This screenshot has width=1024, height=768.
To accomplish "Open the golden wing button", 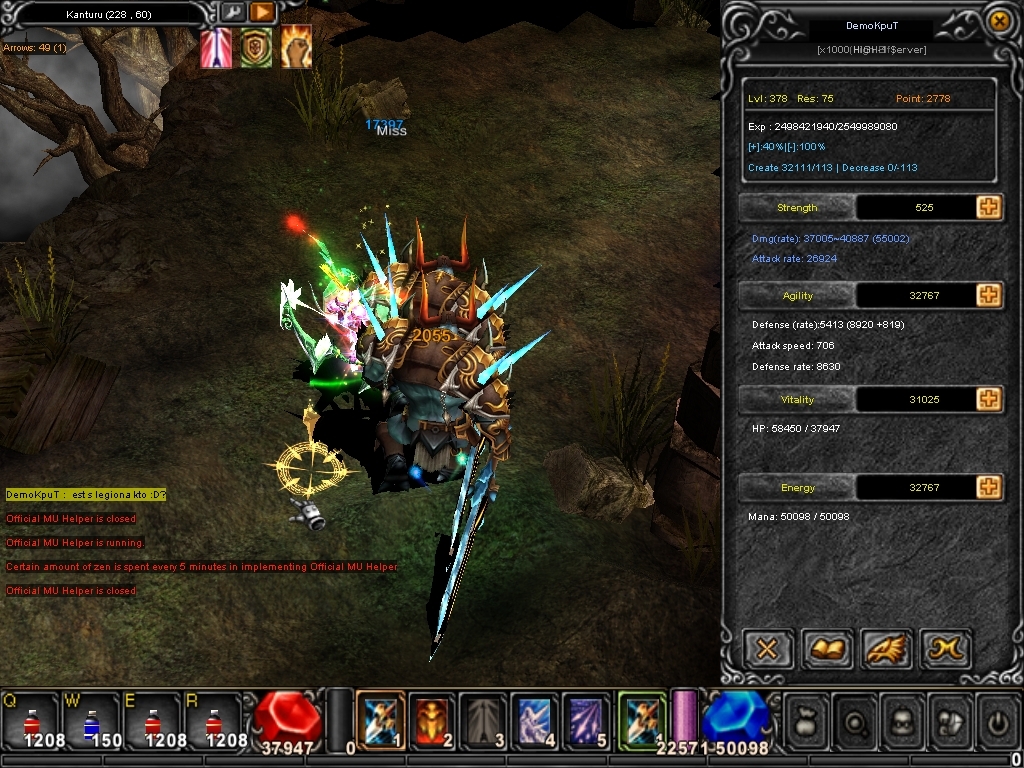I will [885, 649].
